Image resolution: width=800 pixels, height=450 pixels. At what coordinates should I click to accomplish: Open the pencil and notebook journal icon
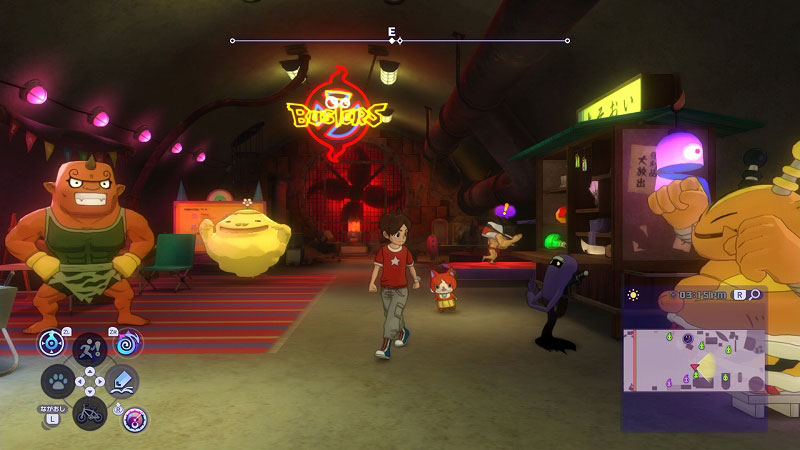click(x=123, y=381)
